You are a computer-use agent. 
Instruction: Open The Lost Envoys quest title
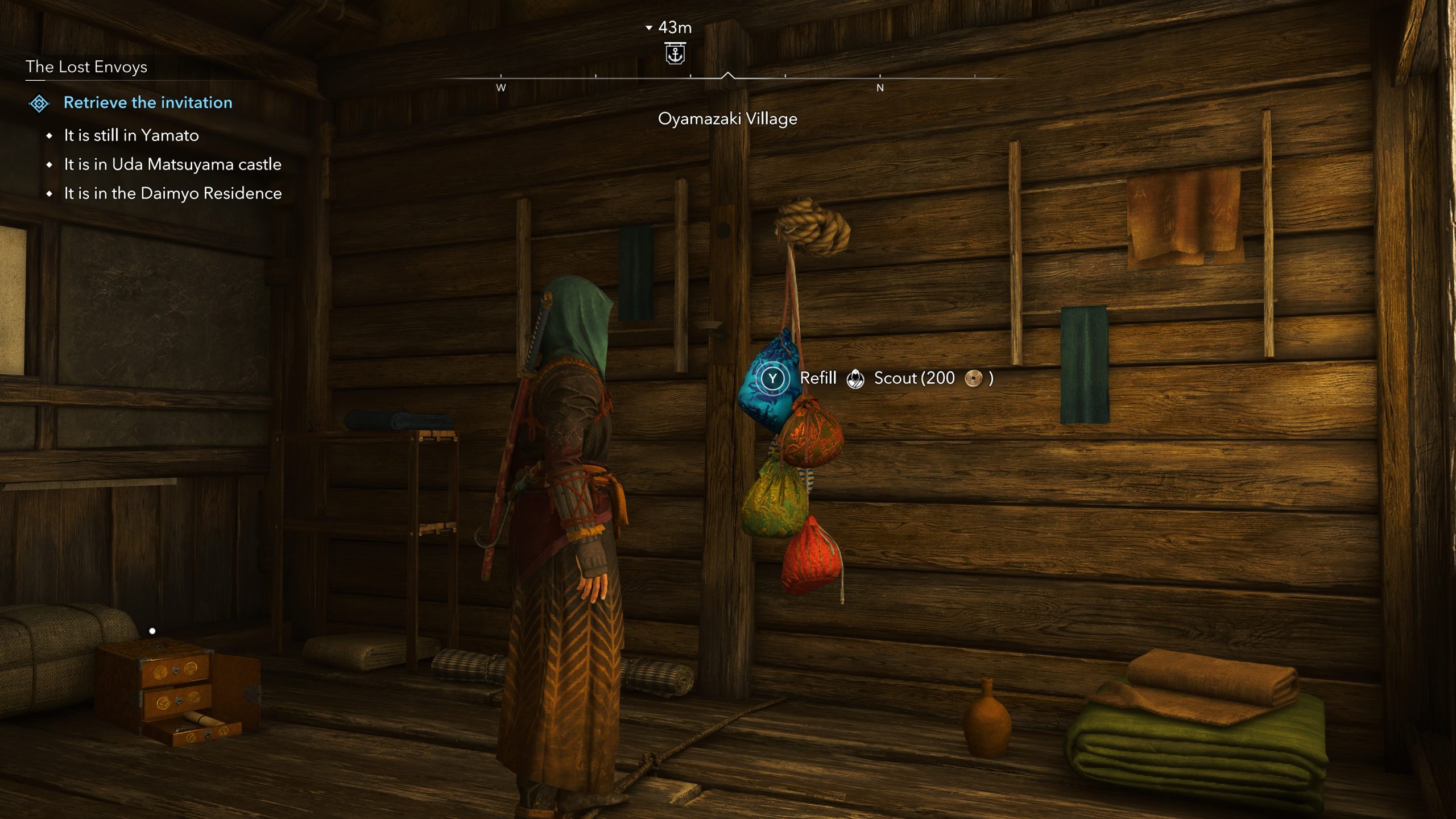(86, 67)
